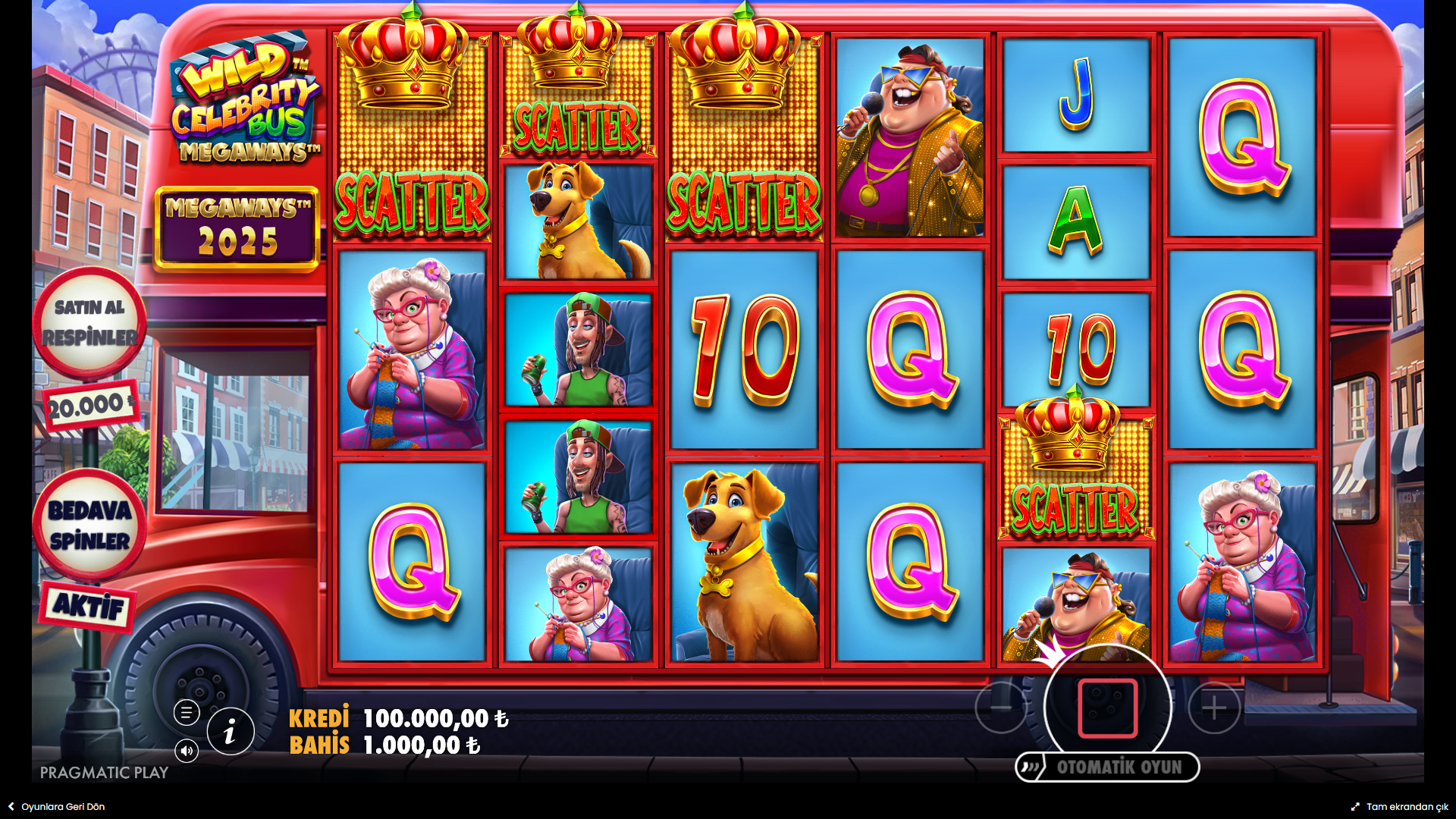Open the hamburger menu icon

coord(187,713)
